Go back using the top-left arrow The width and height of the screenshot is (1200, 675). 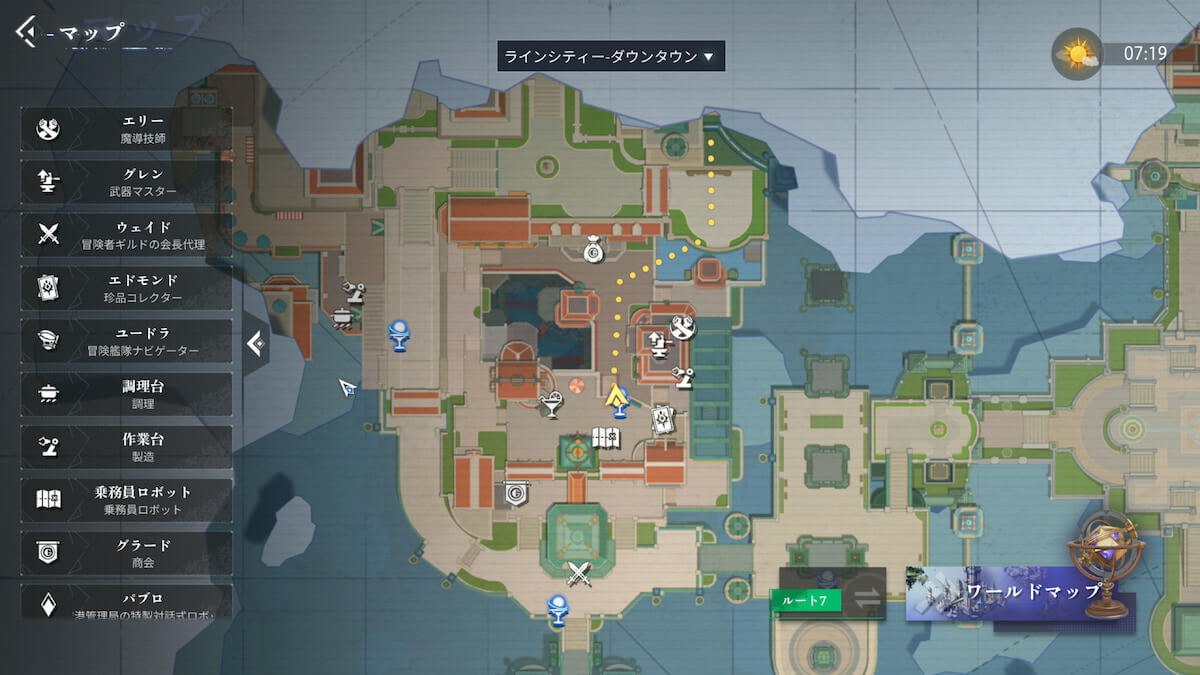pos(25,32)
